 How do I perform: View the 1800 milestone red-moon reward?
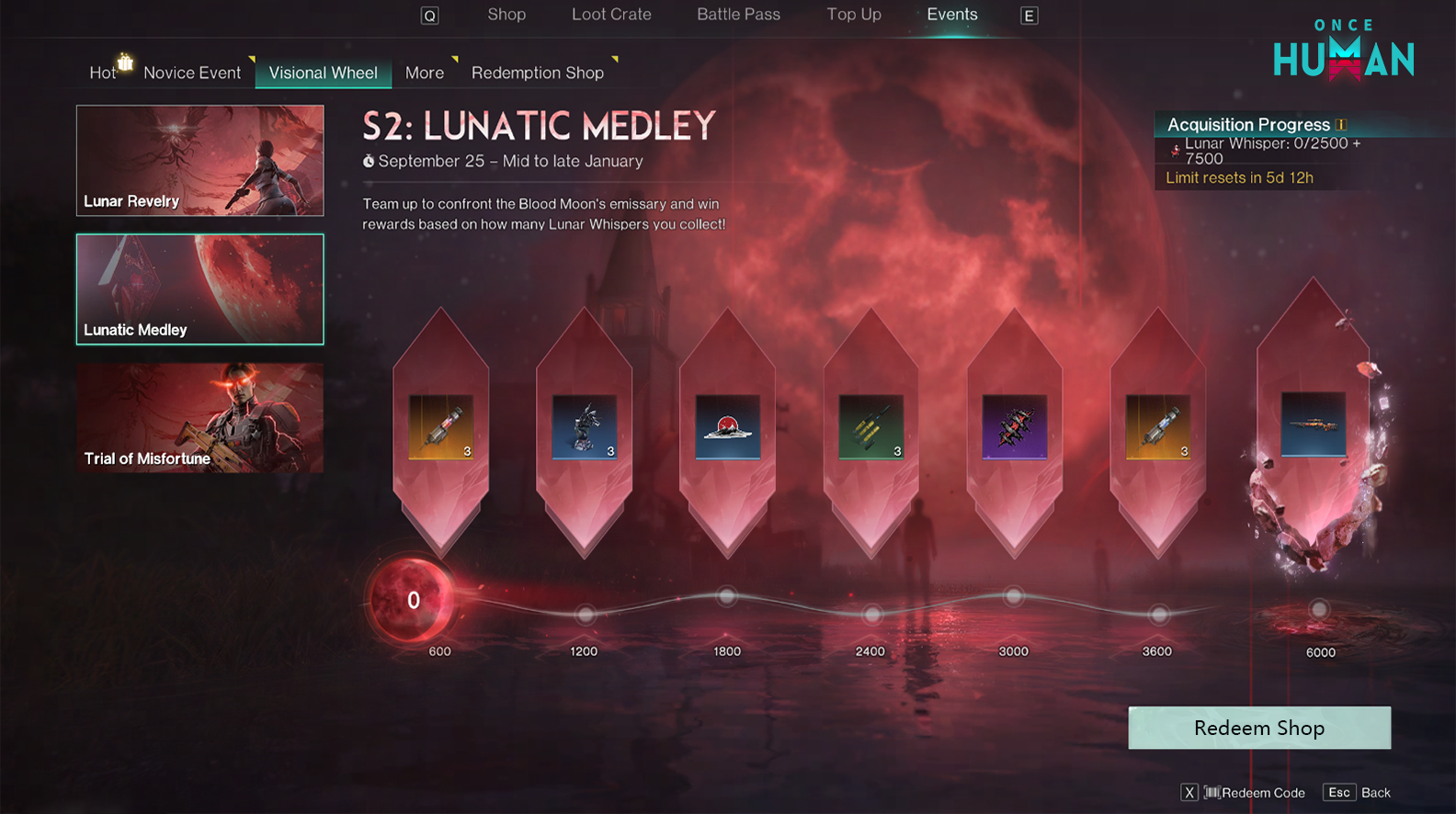[727, 427]
